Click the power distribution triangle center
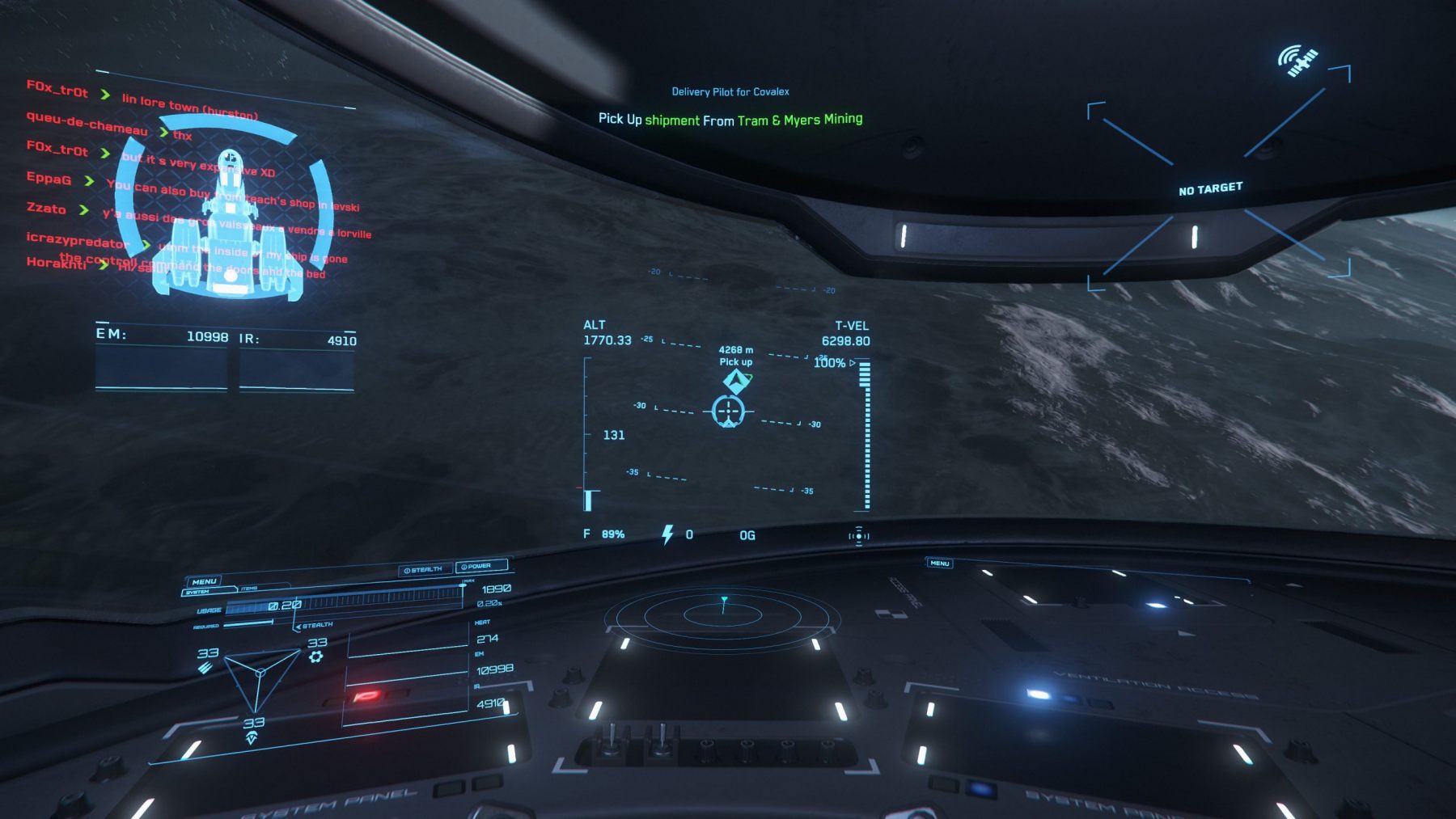Viewport: 1456px width, 819px height. [x=259, y=673]
